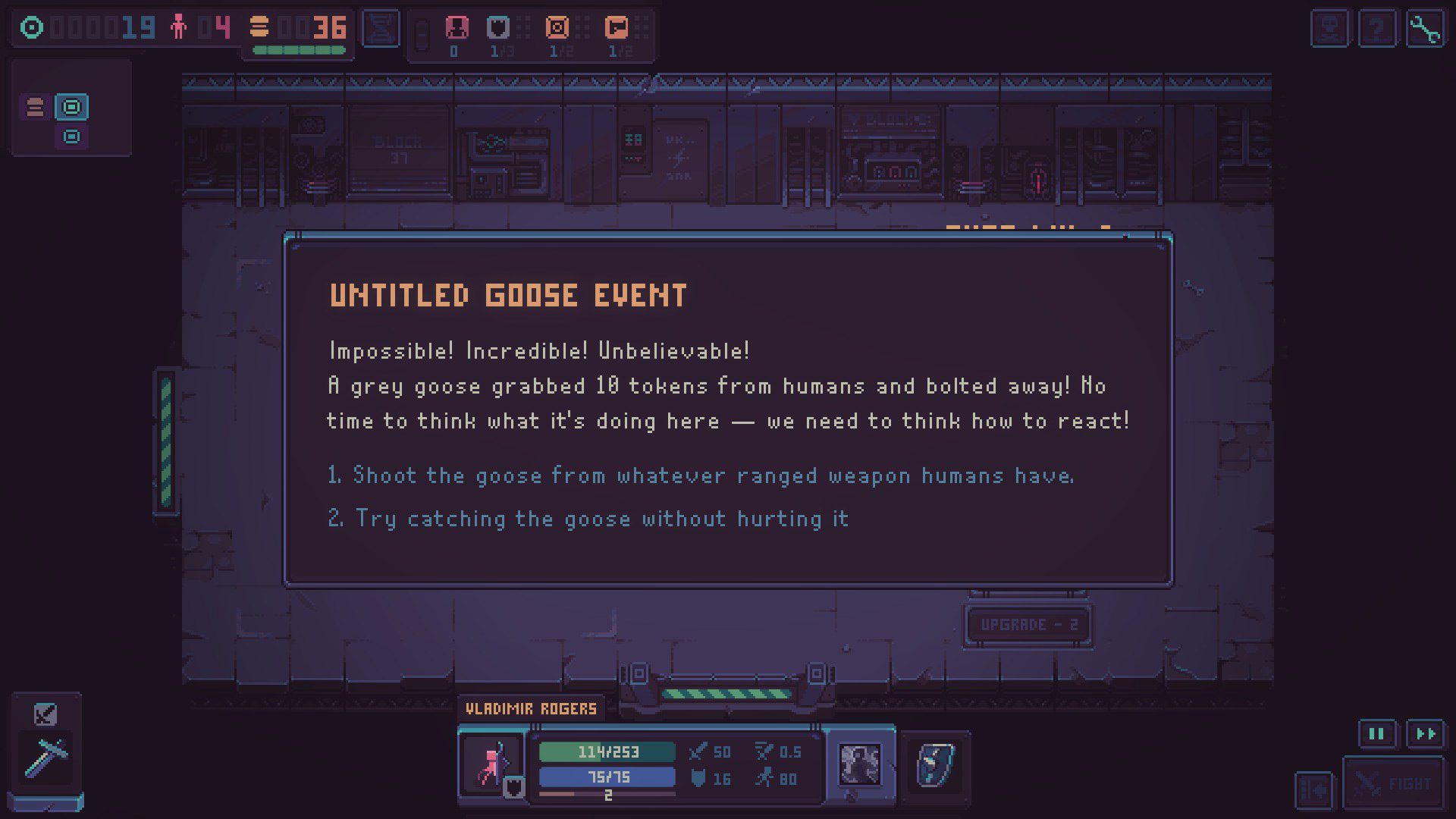Open the wrench settings menu

[x=1426, y=28]
